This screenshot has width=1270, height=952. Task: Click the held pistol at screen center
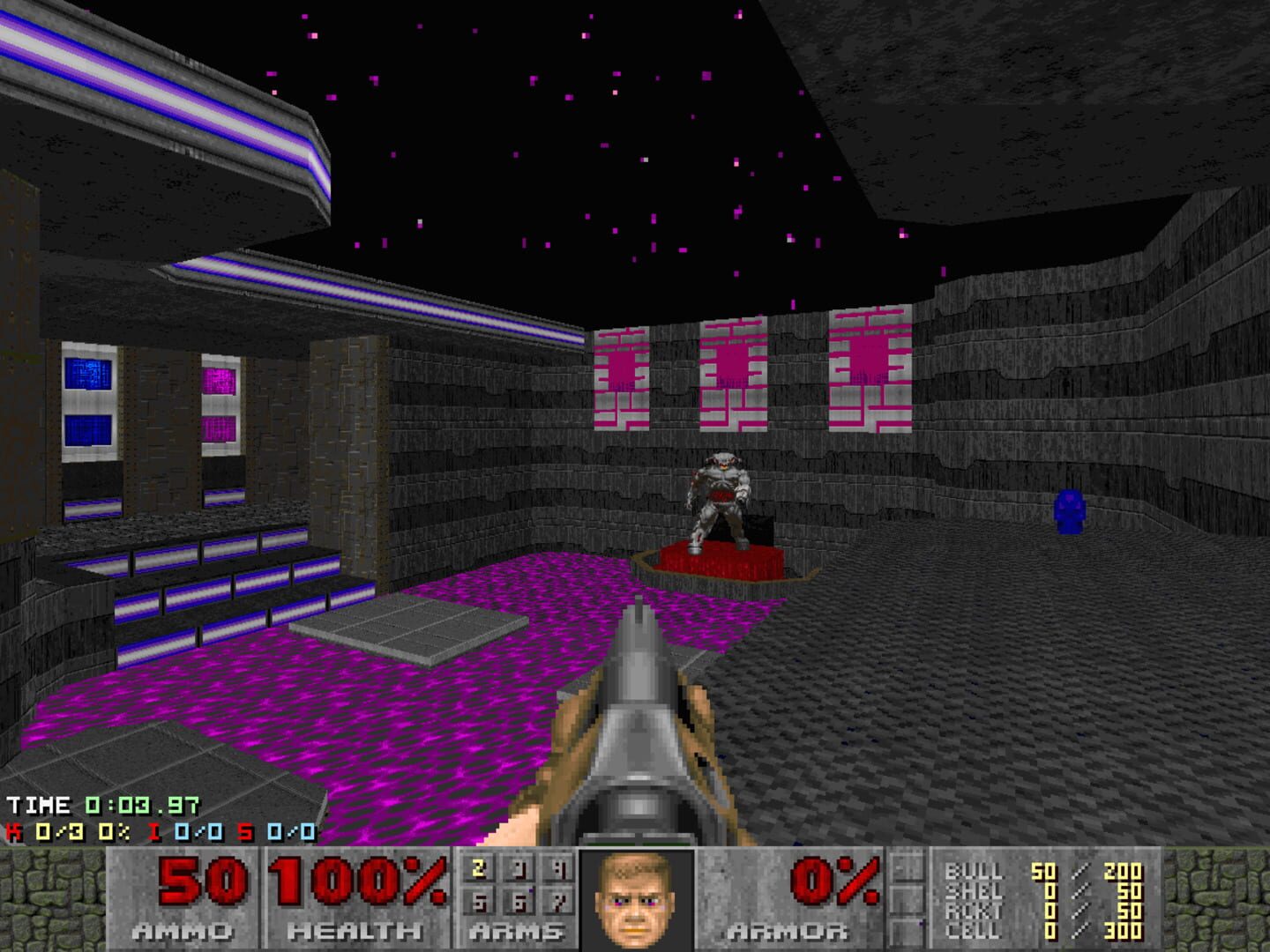click(x=637, y=732)
